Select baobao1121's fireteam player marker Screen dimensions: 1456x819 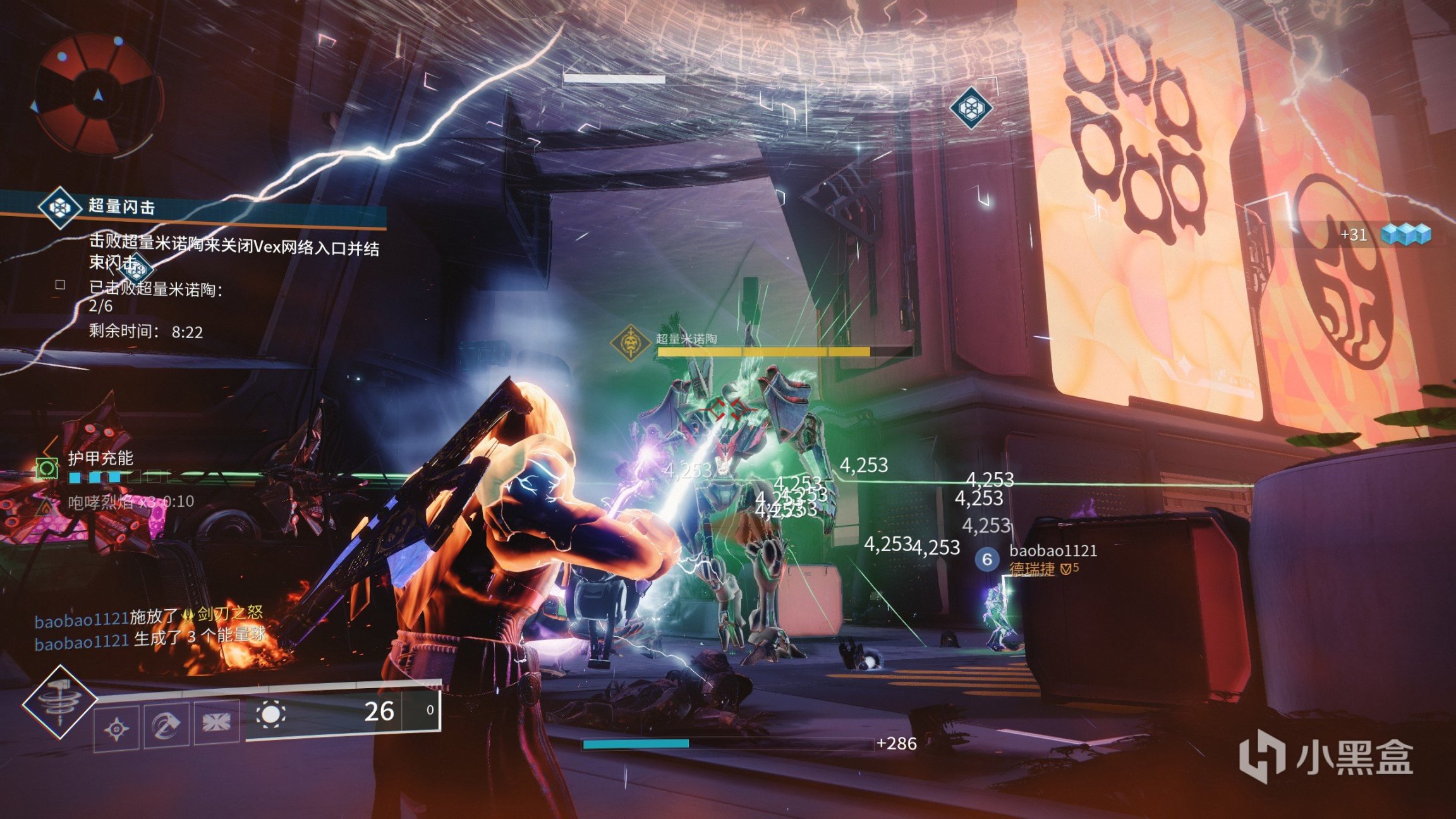coord(986,559)
